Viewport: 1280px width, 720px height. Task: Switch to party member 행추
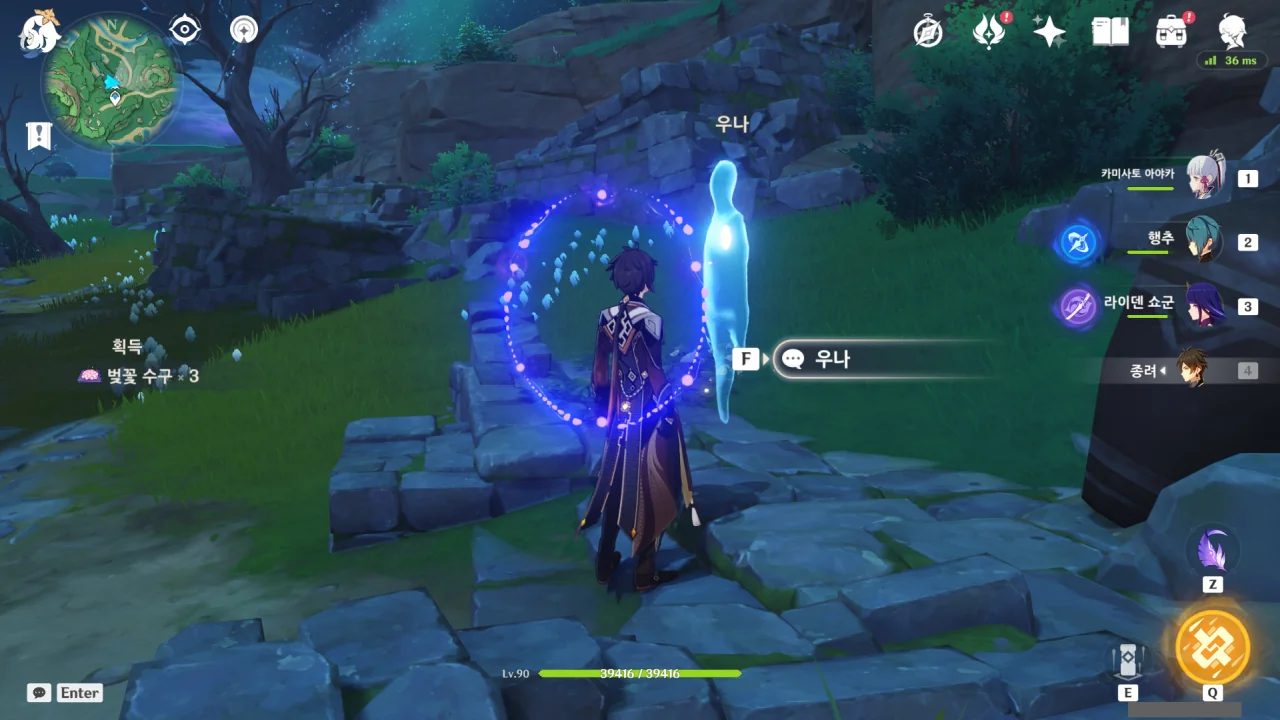(1204, 242)
